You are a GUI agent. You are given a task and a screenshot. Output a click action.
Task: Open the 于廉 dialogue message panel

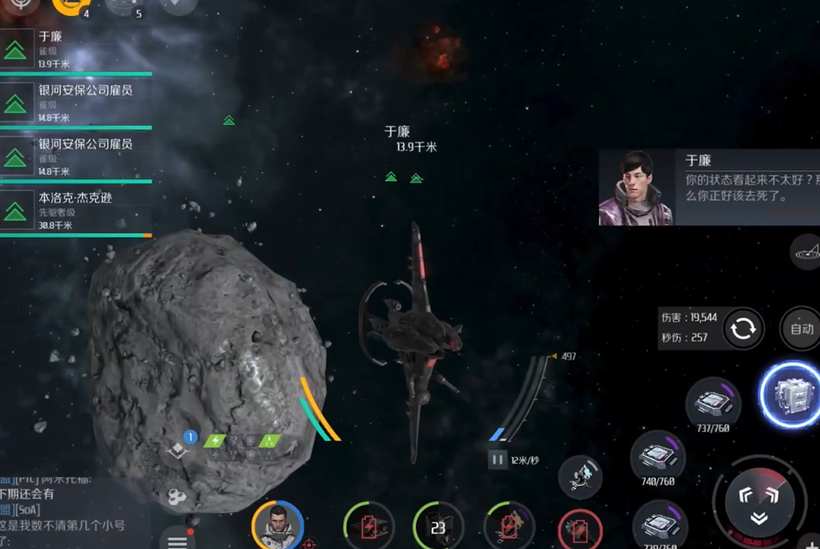pos(708,187)
